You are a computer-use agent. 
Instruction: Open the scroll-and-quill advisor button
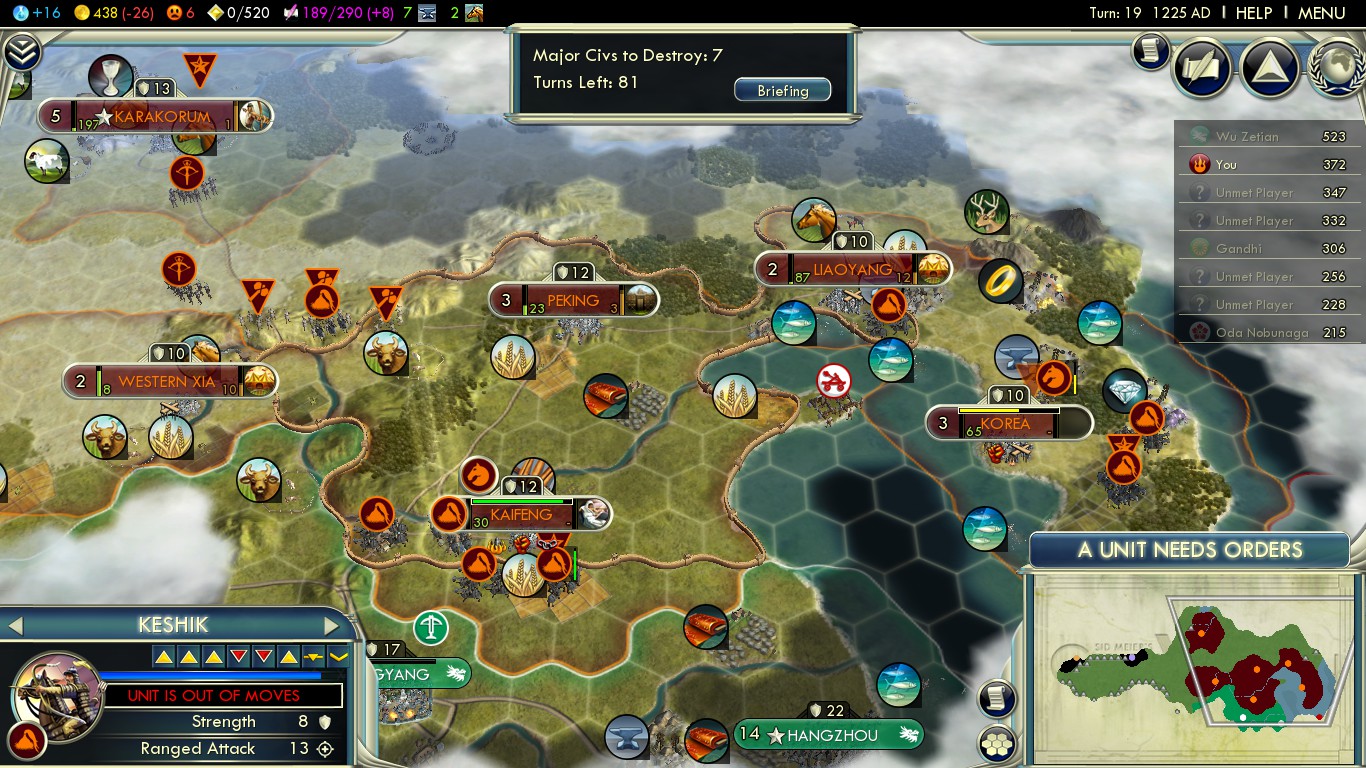coord(1201,66)
